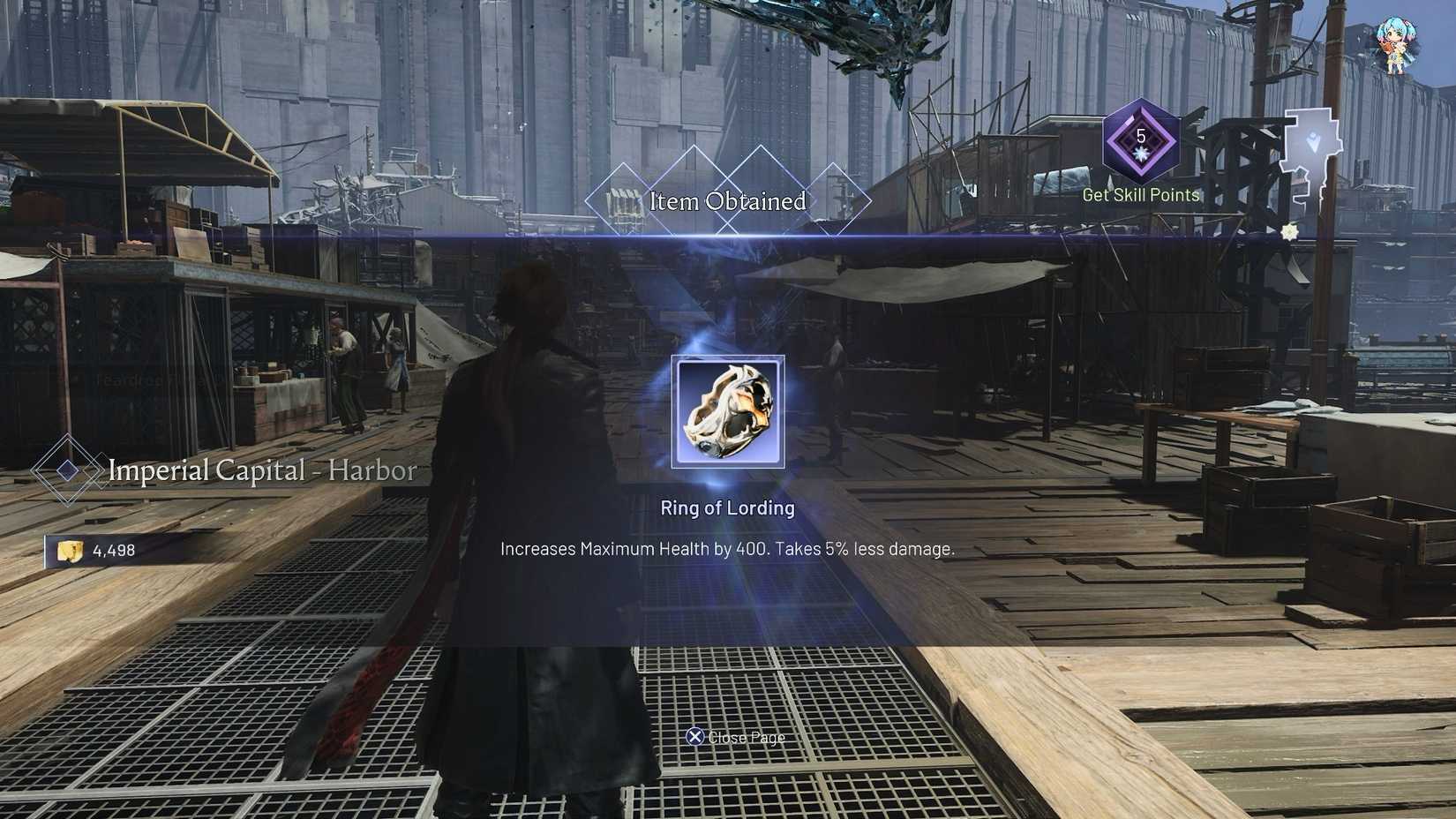1456x819 pixels.
Task: Click the skill point count badge showing 5
Action: point(1140,137)
